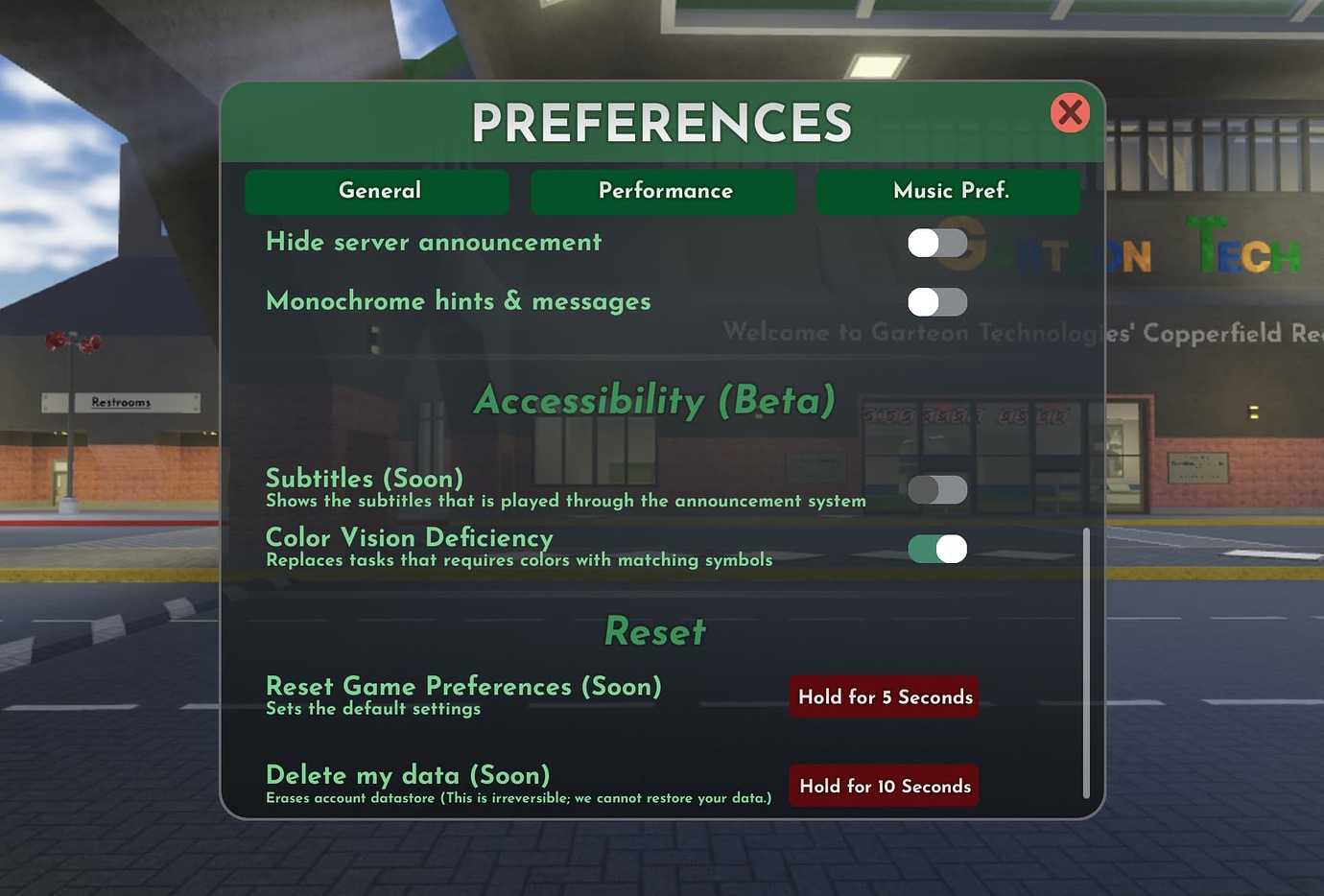Click the Accessibility (Beta) heading
Viewport: 1324px width, 896px height.
point(653,401)
